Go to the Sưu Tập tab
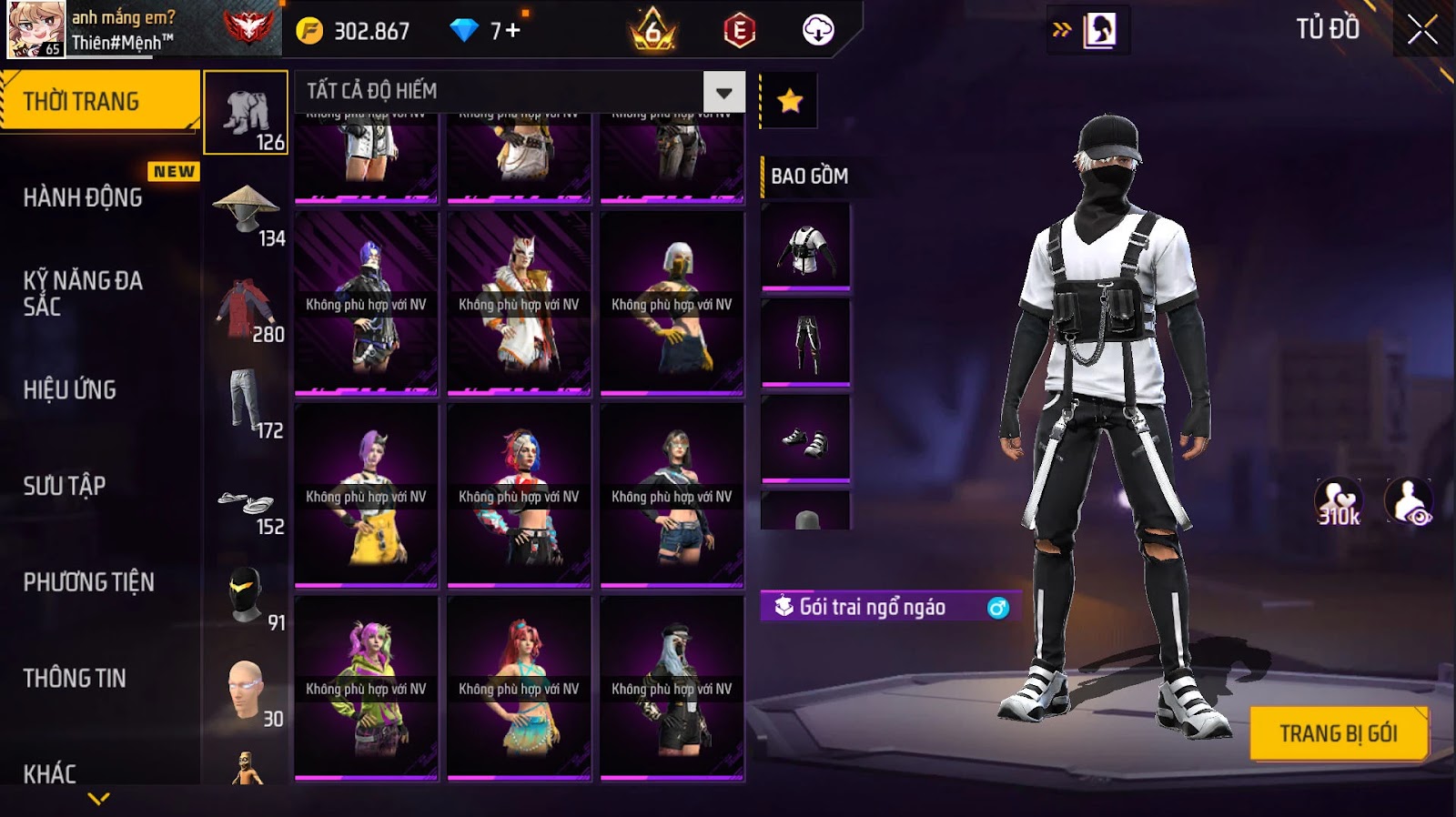The width and height of the screenshot is (1456, 817). (x=65, y=486)
